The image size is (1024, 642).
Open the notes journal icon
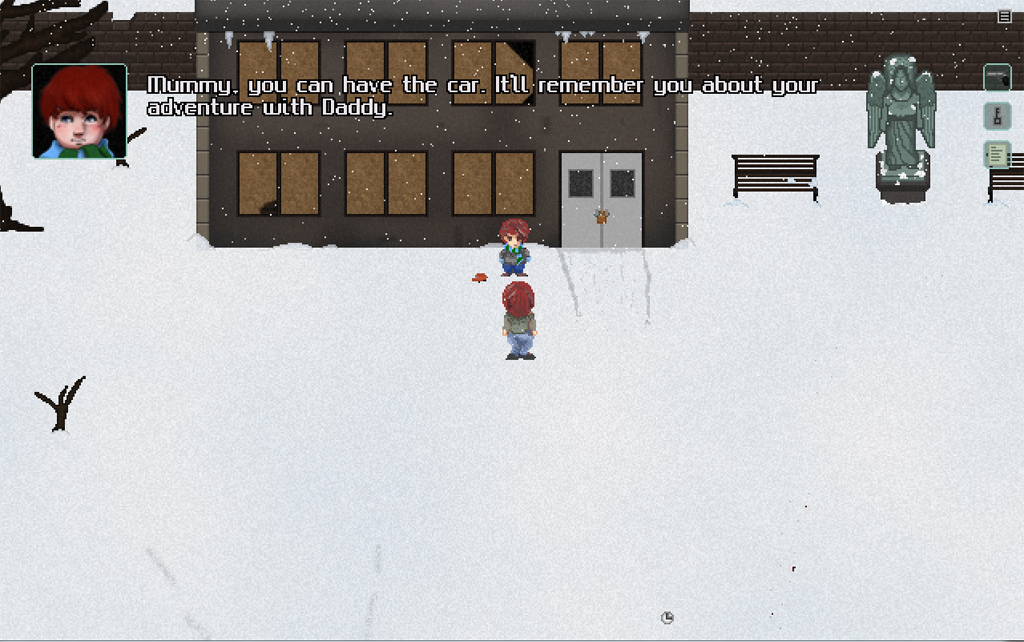point(997,155)
